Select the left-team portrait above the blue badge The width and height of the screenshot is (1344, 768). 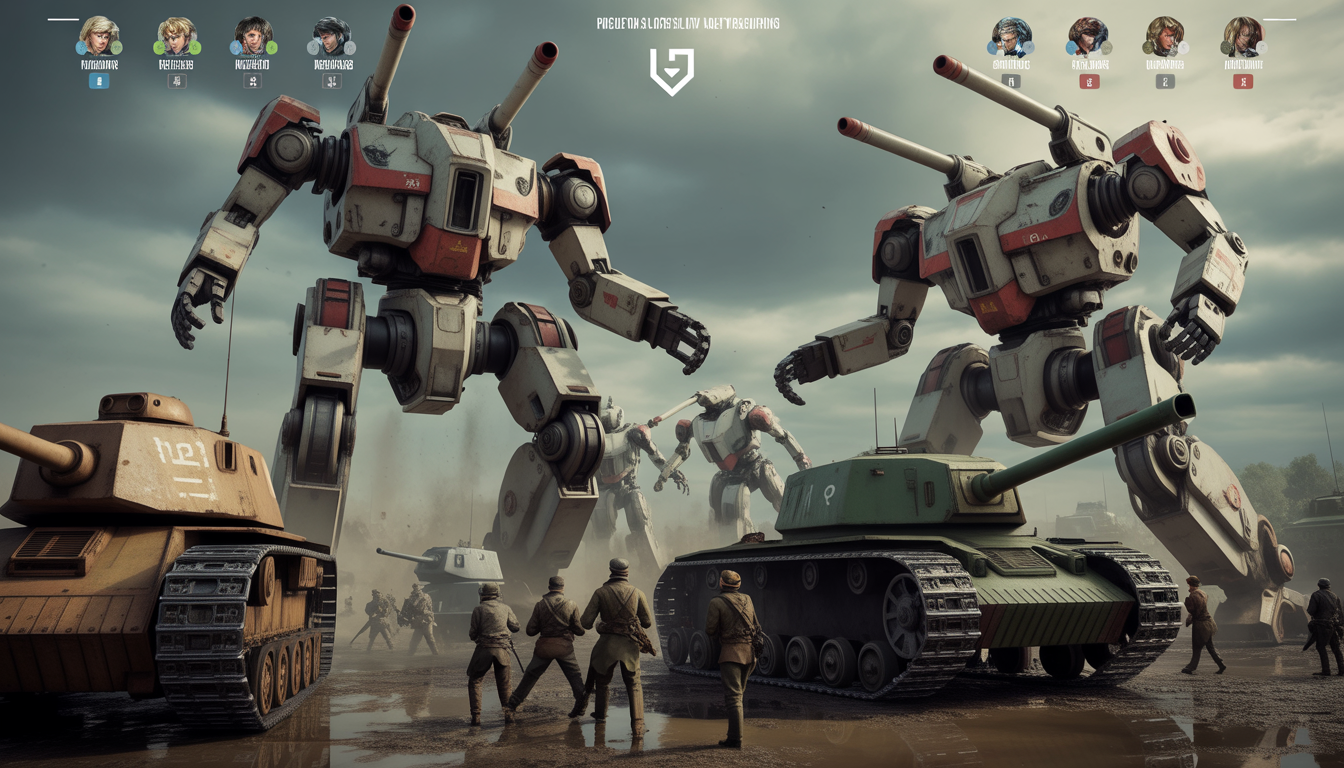pos(99,37)
